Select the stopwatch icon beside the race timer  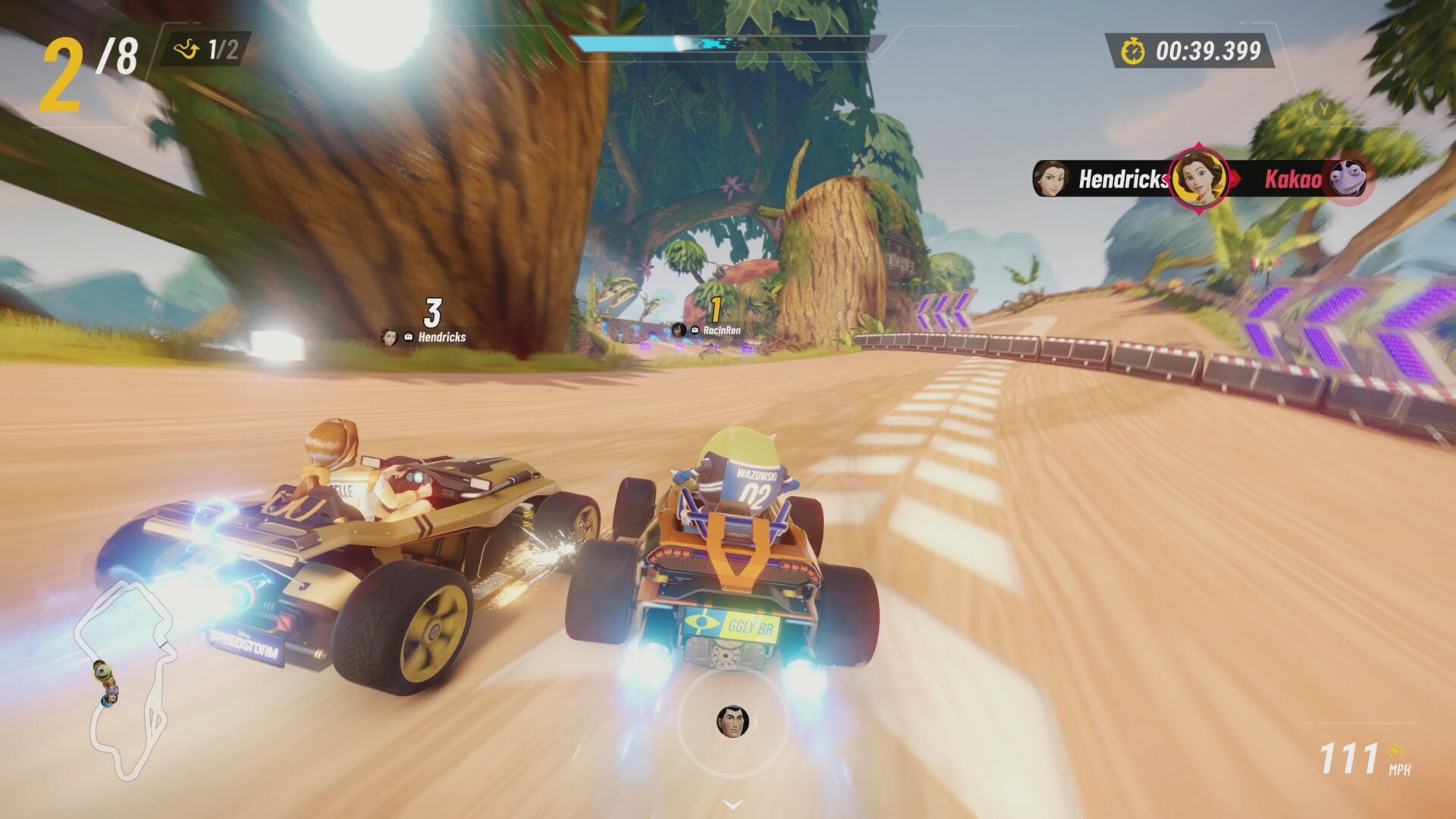point(1133,52)
